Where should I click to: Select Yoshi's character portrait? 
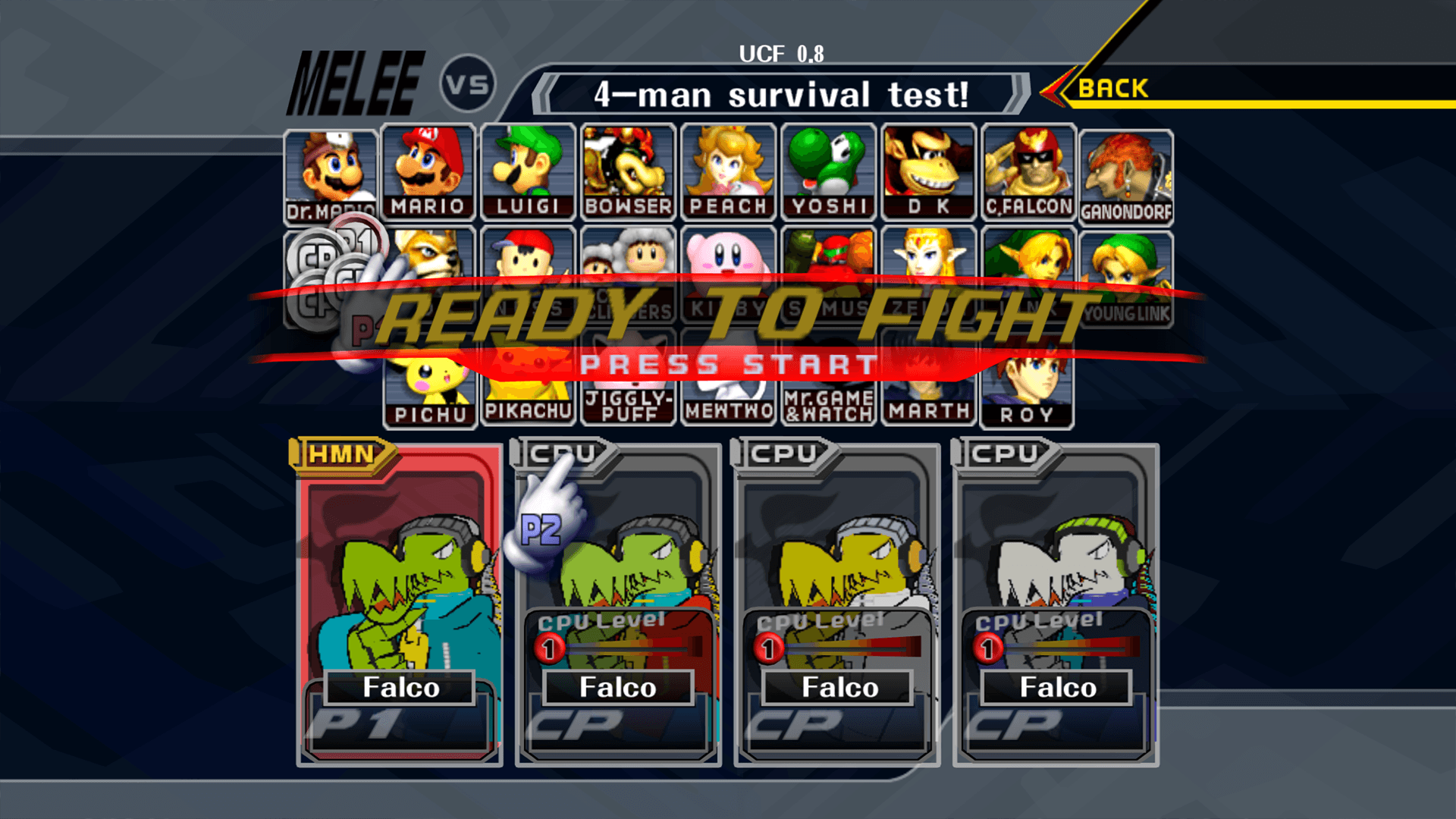(827, 171)
